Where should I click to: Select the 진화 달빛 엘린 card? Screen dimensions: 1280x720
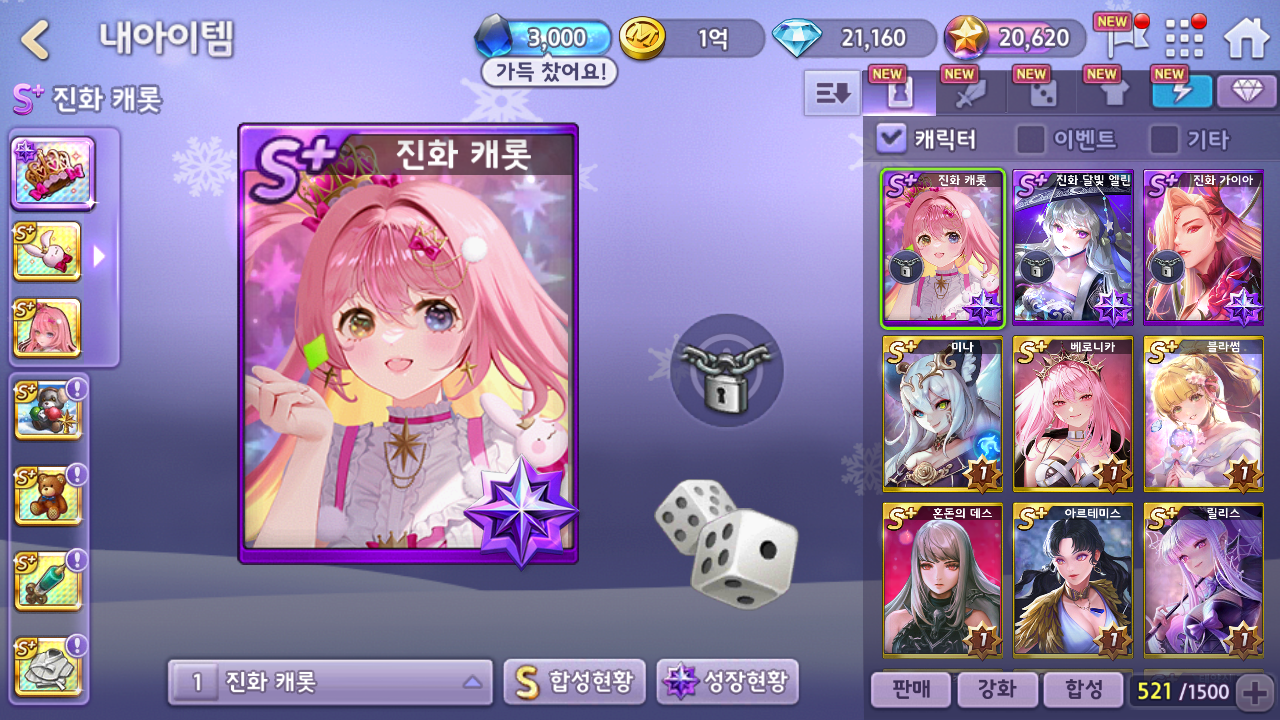1073,247
